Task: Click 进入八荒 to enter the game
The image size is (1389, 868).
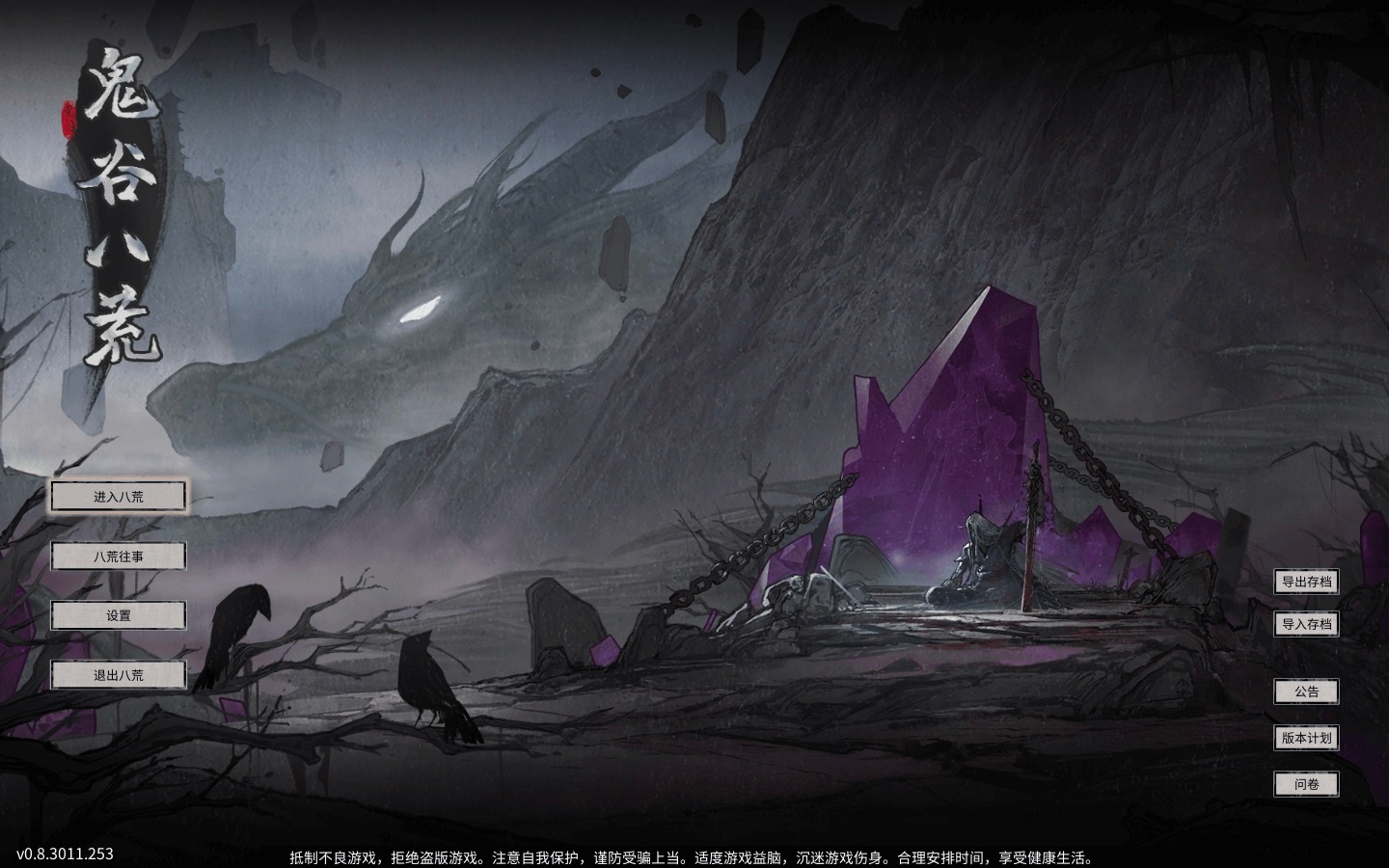Action: pyautogui.click(x=119, y=497)
